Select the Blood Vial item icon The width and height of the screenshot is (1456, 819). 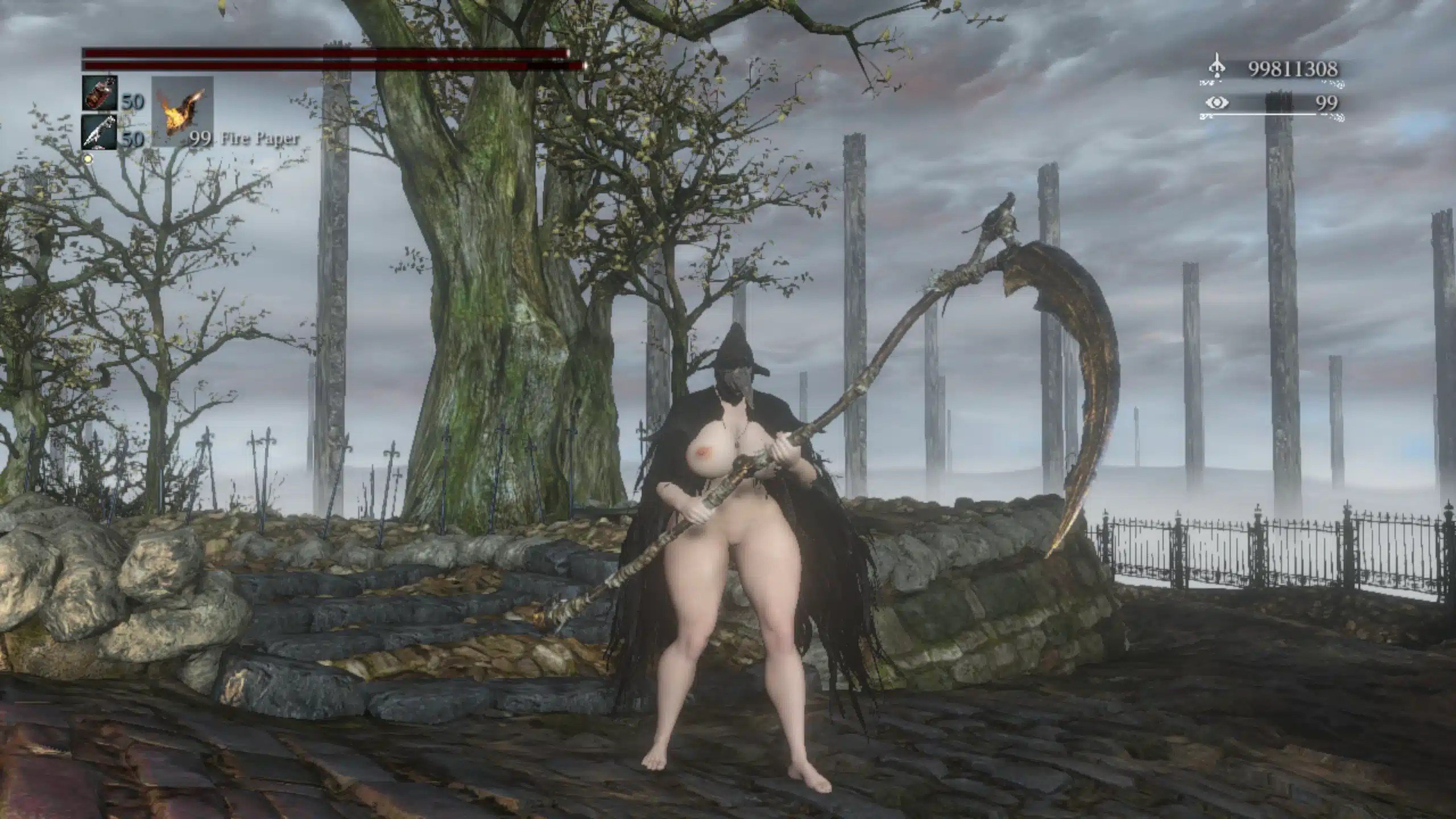click(100, 93)
